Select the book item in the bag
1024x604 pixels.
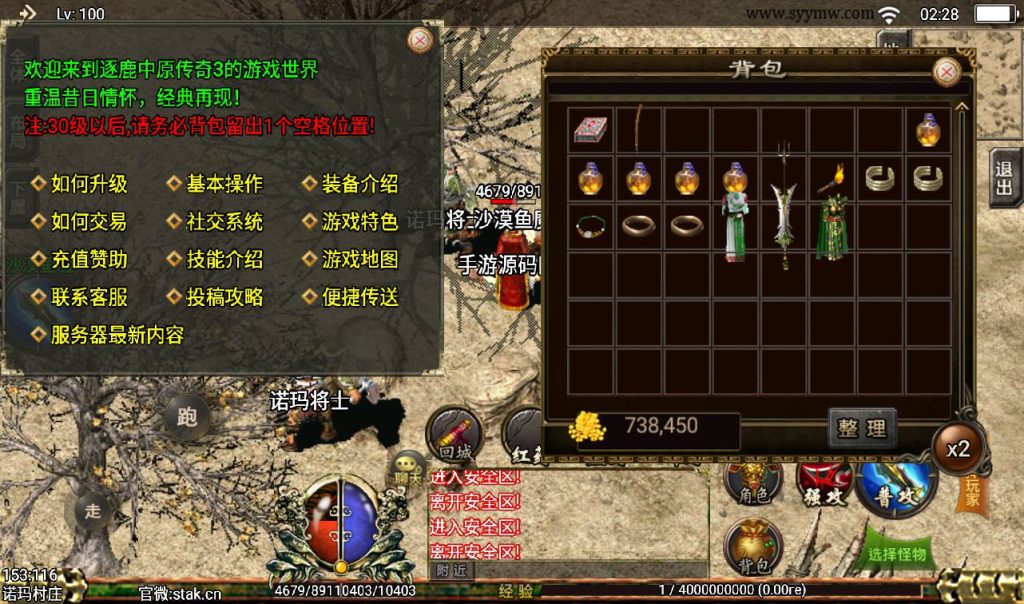pyautogui.click(x=591, y=130)
